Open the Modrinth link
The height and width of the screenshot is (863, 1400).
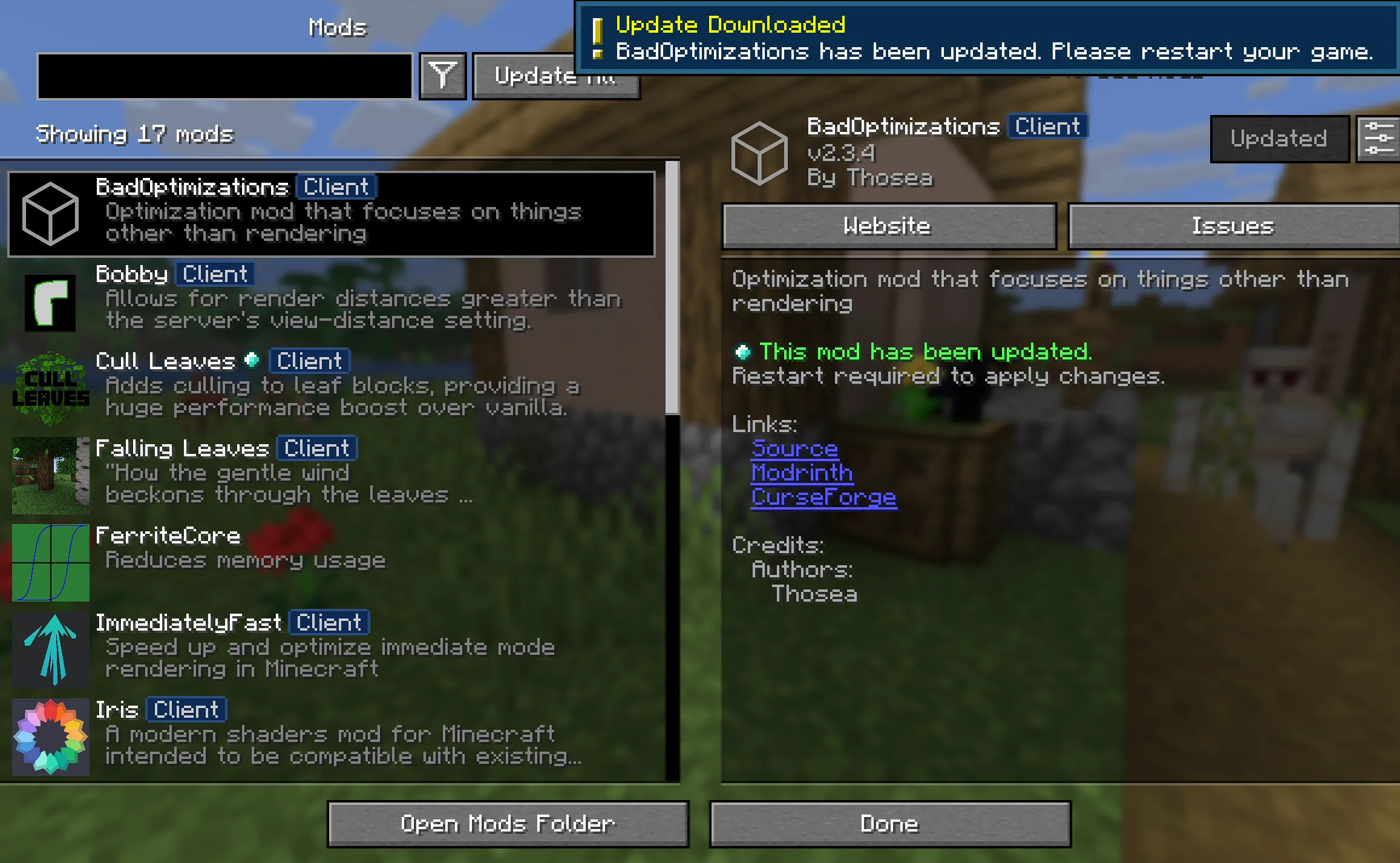(x=802, y=473)
